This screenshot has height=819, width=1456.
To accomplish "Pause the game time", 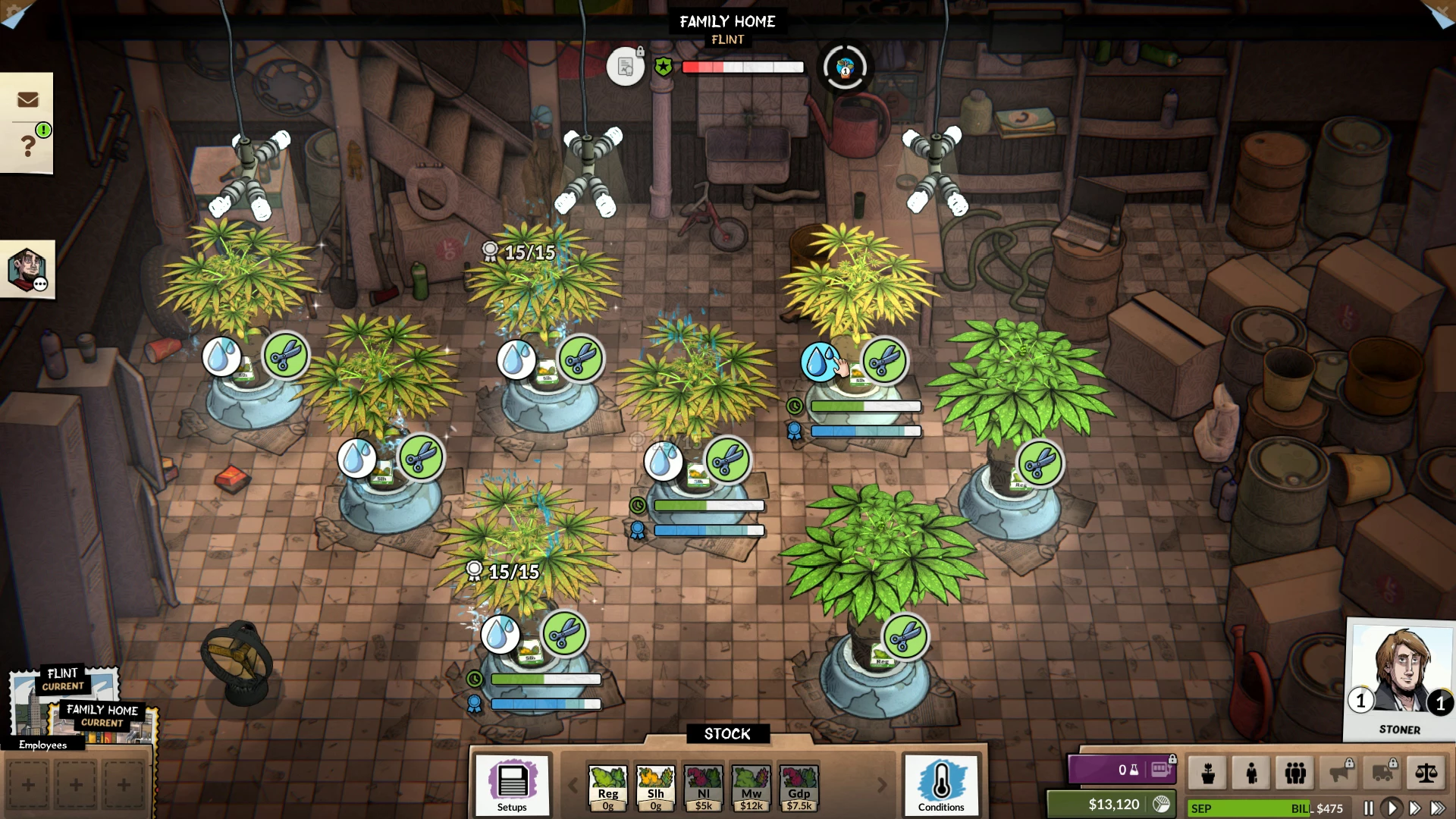I will pyautogui.click(x=1369, y=808).
